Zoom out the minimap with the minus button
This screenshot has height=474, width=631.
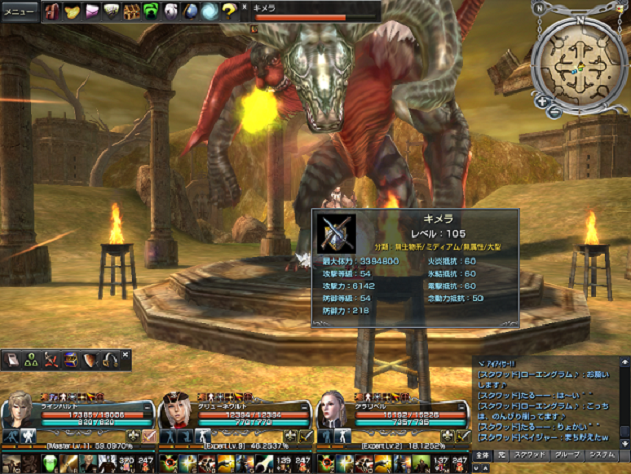point(554,111)
